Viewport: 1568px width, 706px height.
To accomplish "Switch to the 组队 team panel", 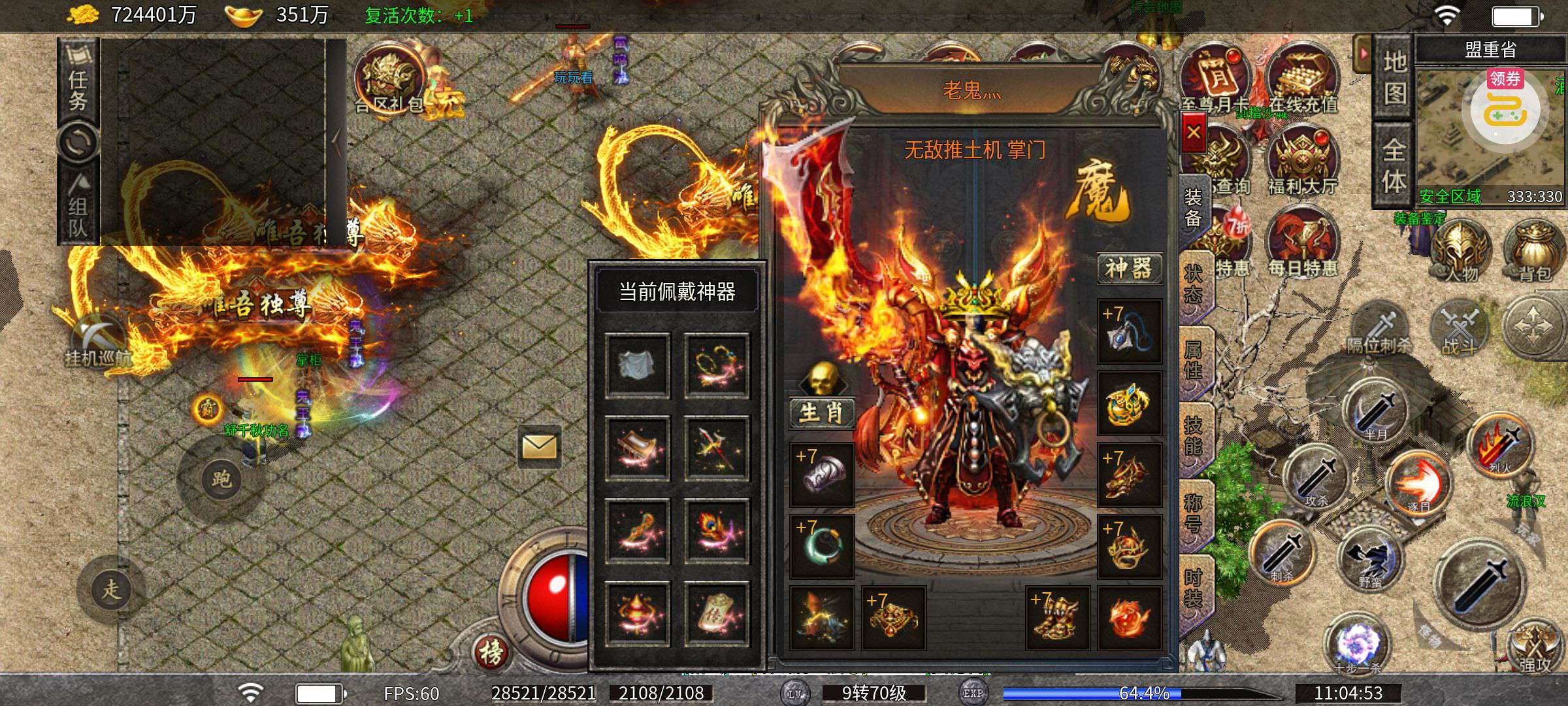I will pyautogui.click(x=78, y=209).
